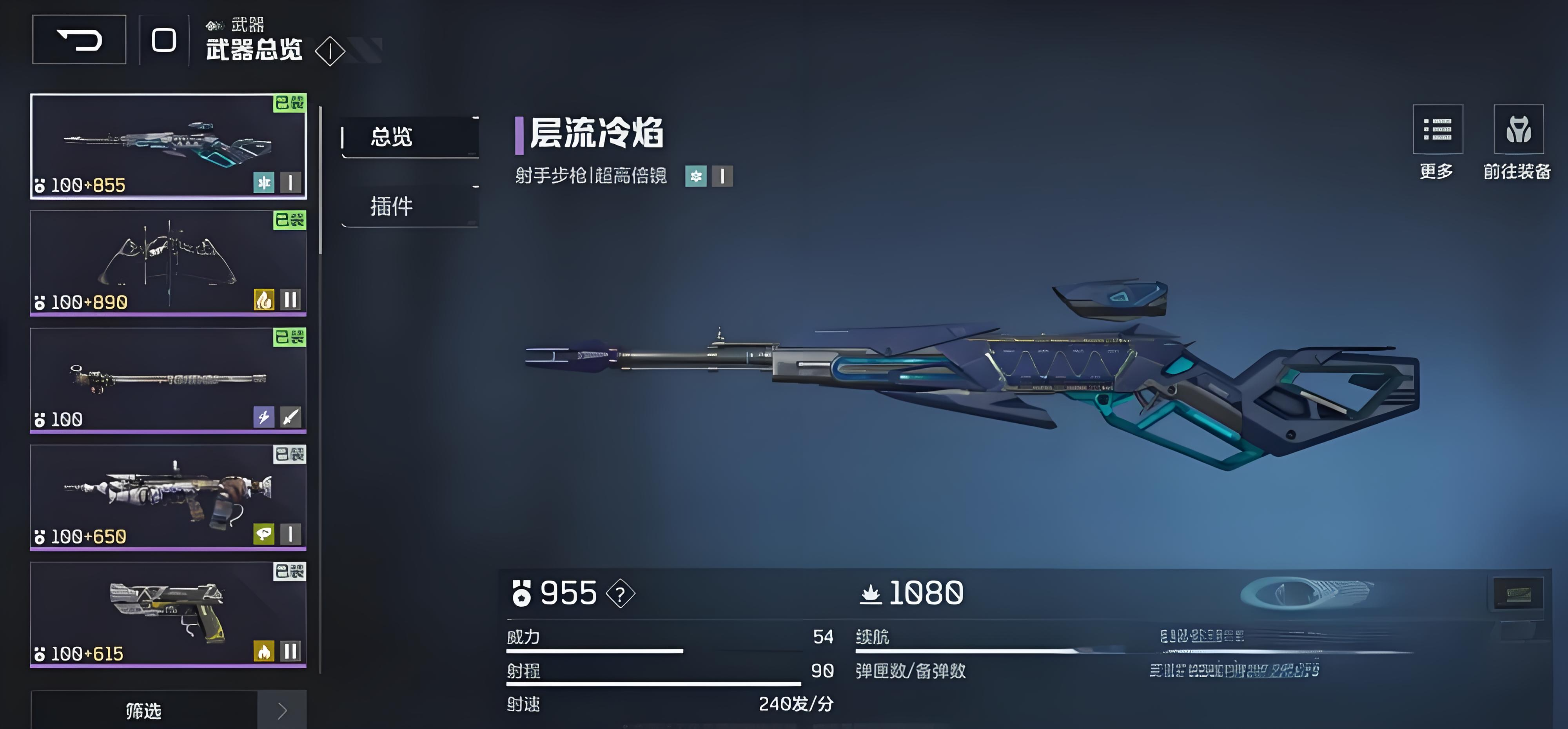Open the 筛选 filter button

tap(144, 710)
